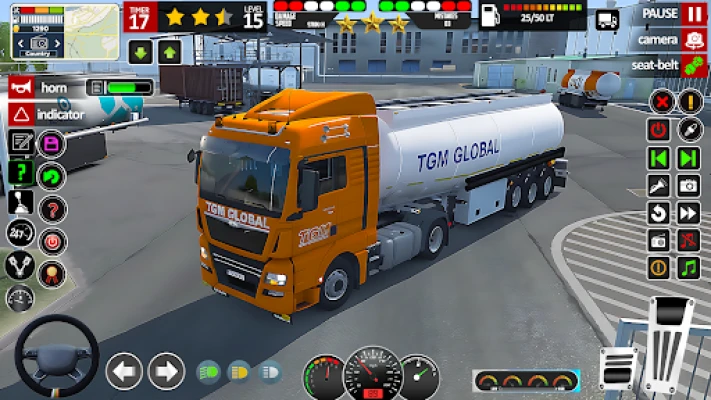Tap the steering wheel control

(x=56, y=356)
